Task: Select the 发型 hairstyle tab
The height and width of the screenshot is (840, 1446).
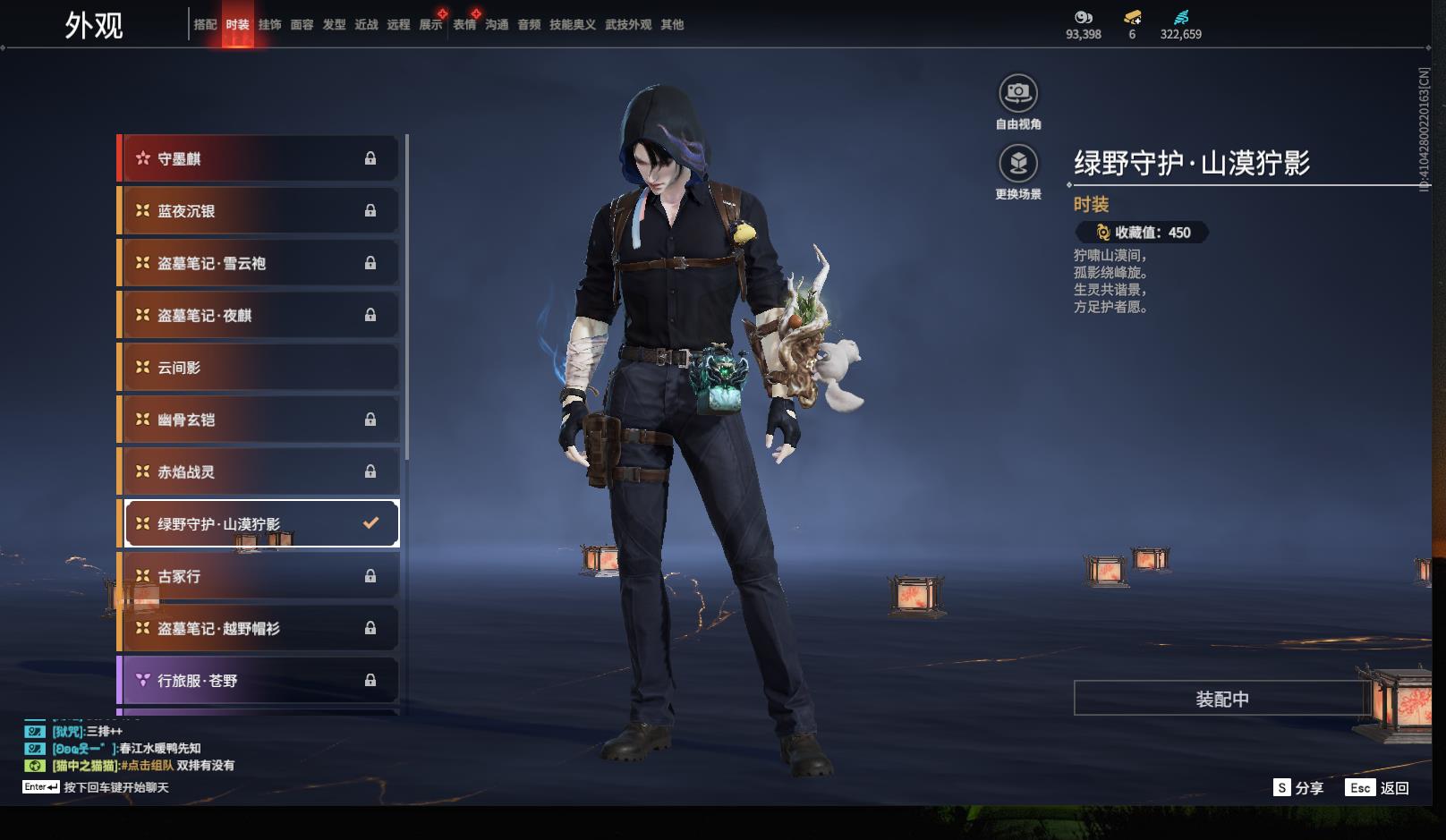Action: 334,25
